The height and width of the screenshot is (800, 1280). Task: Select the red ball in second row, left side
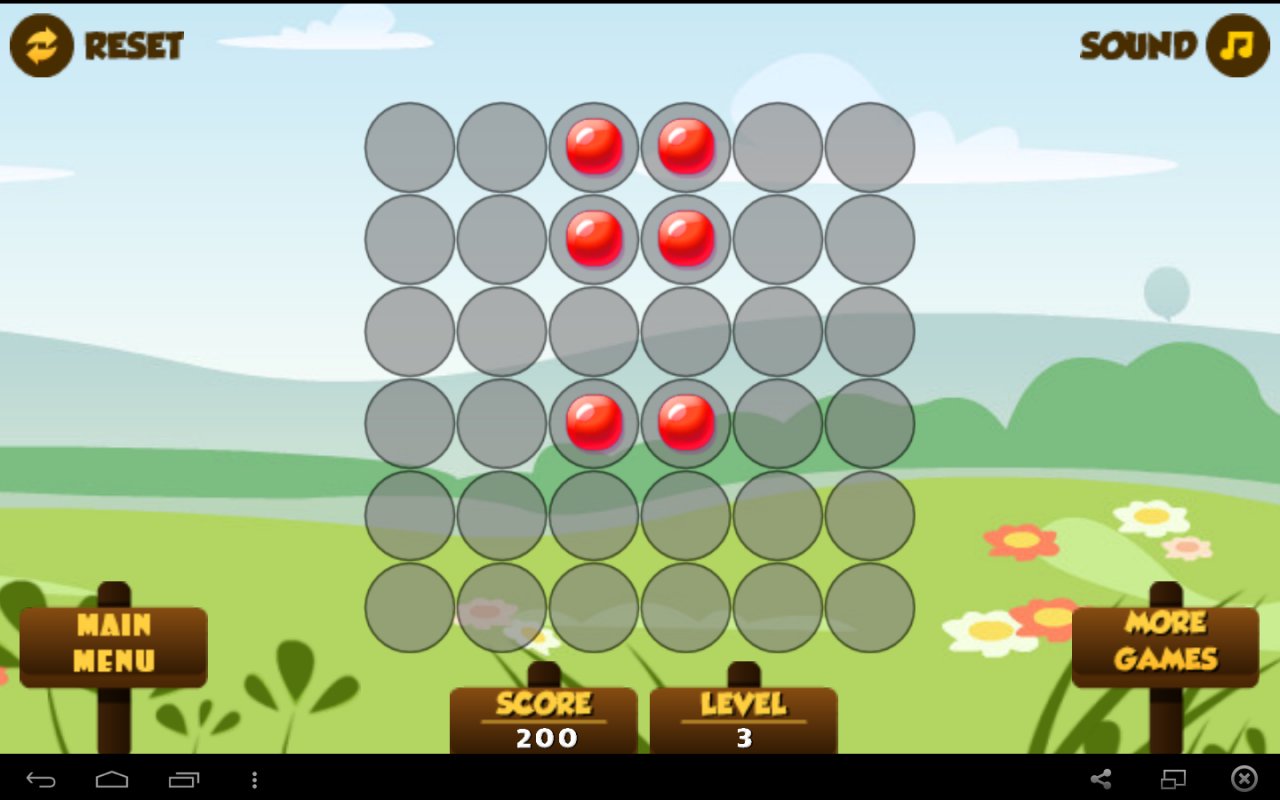[x=593, y=239]
